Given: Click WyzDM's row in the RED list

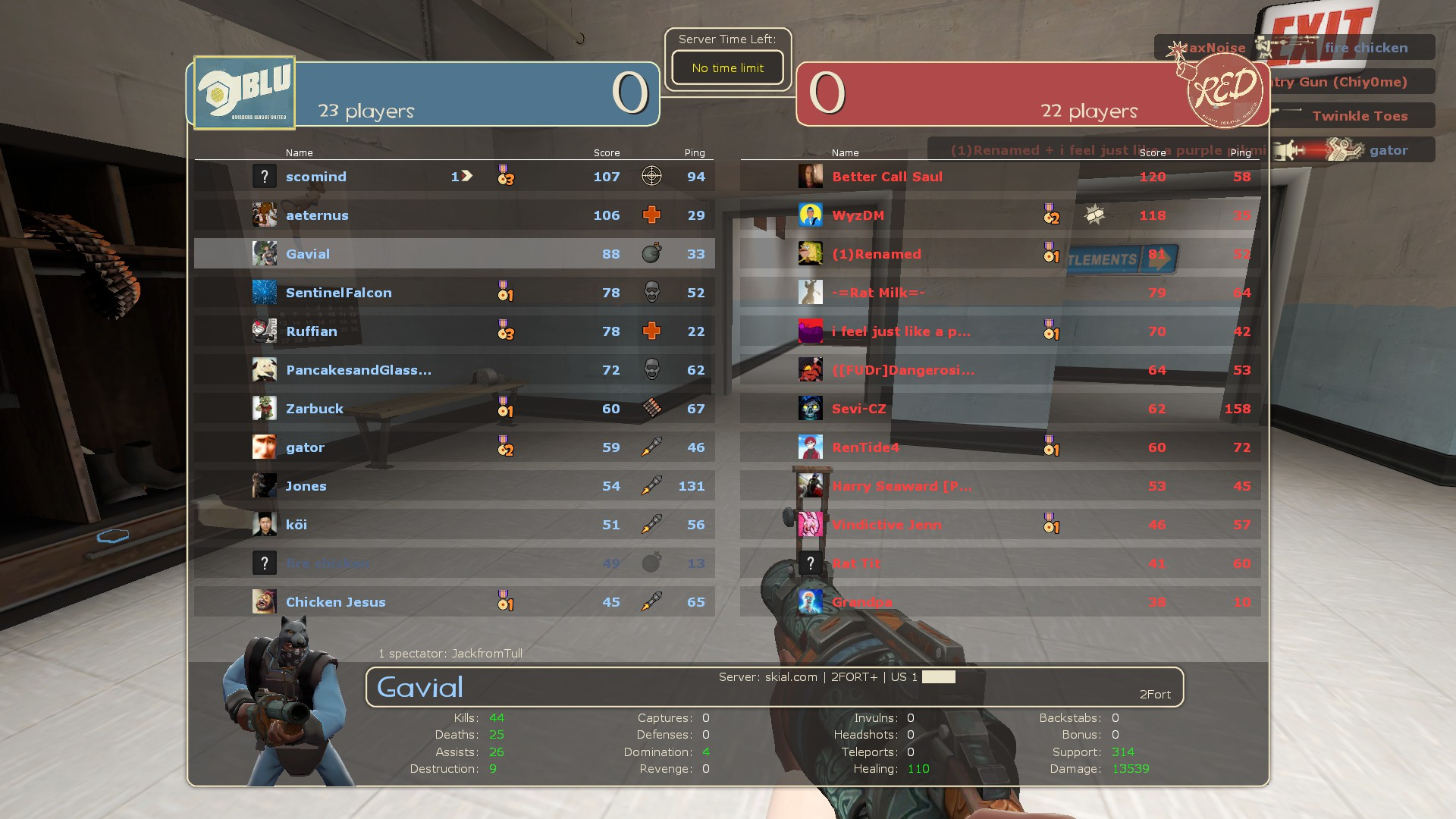Looking at the screenshot, I should click(x=999, y=215).
